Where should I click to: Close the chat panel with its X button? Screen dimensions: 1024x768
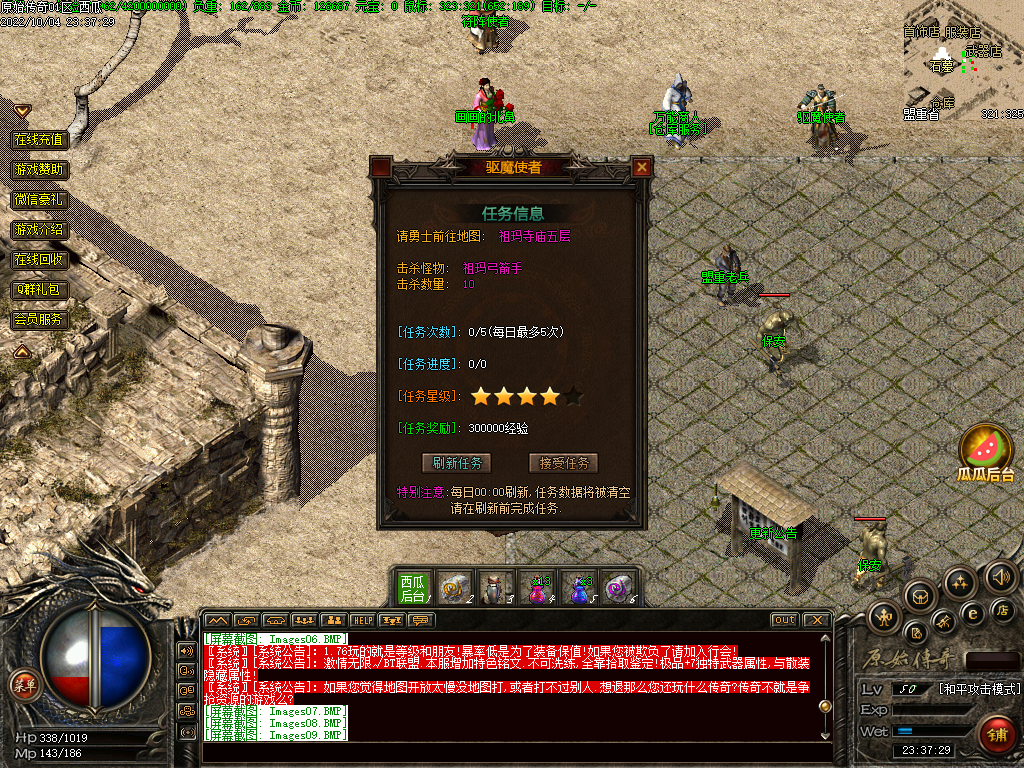pos(817,620)
